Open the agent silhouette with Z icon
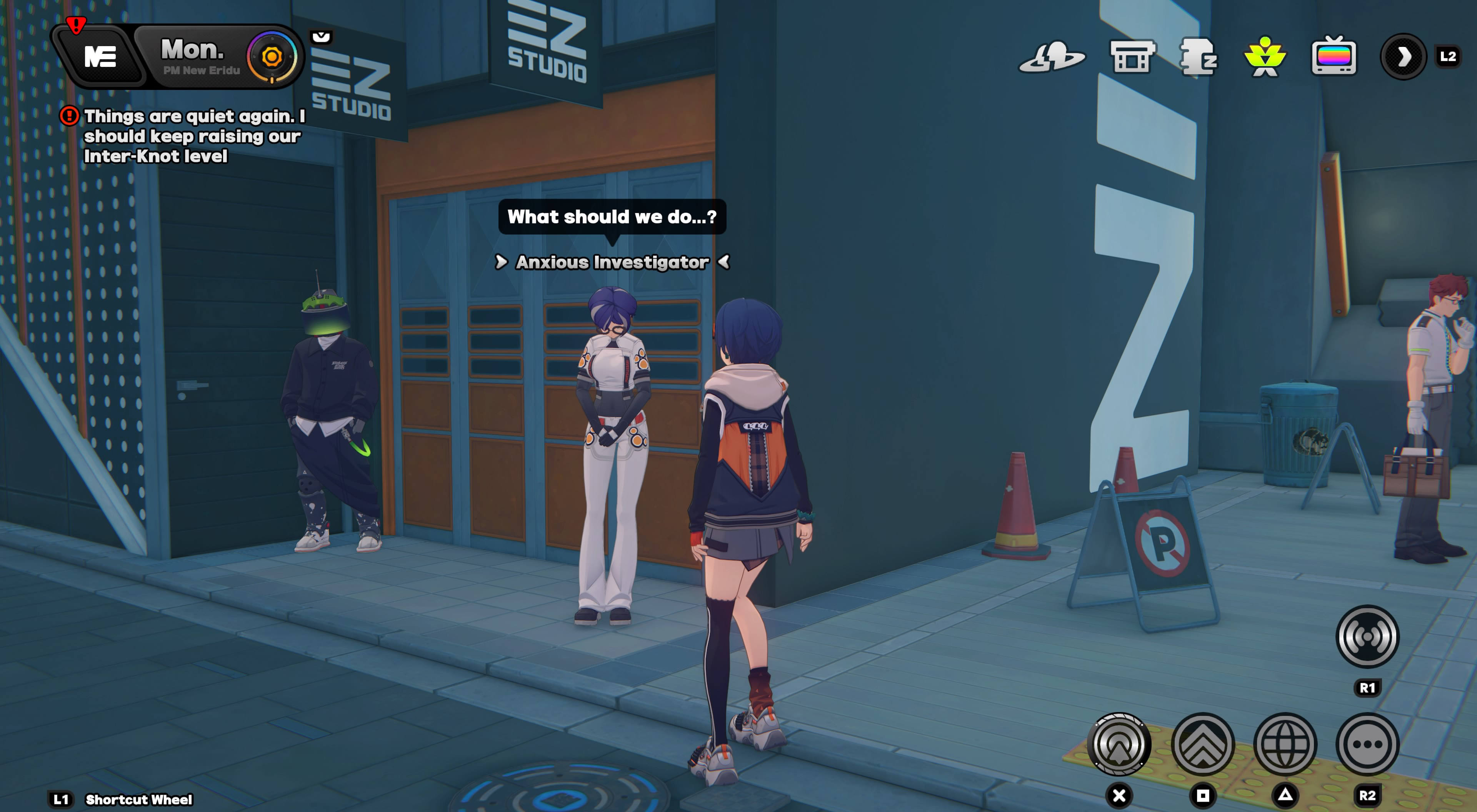Image resolution: width=1477 pixels, height=812 pixels. [x=1198, y=57]
